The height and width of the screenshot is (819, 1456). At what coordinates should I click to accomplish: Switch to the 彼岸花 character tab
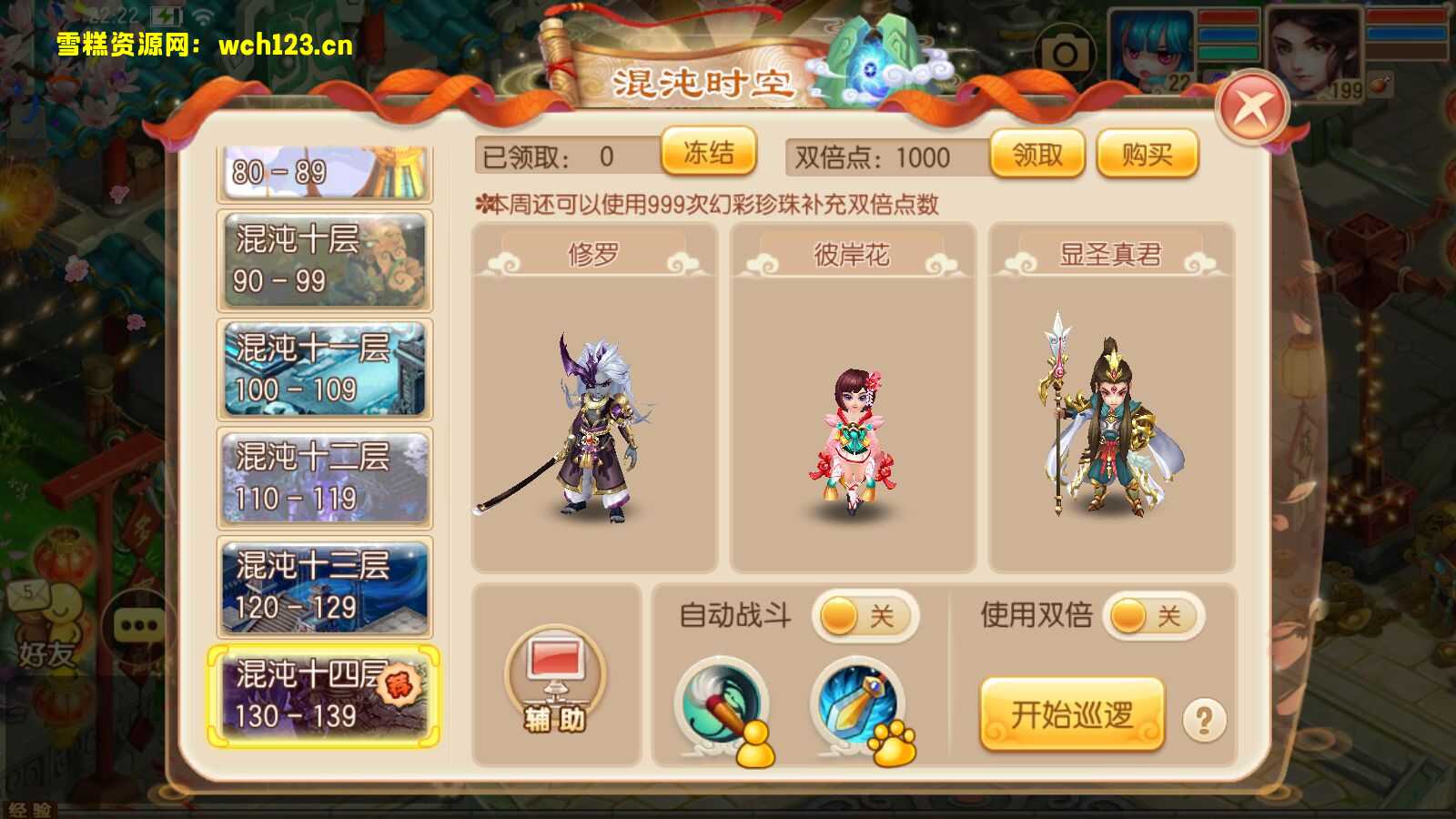(x=854, y=256)
